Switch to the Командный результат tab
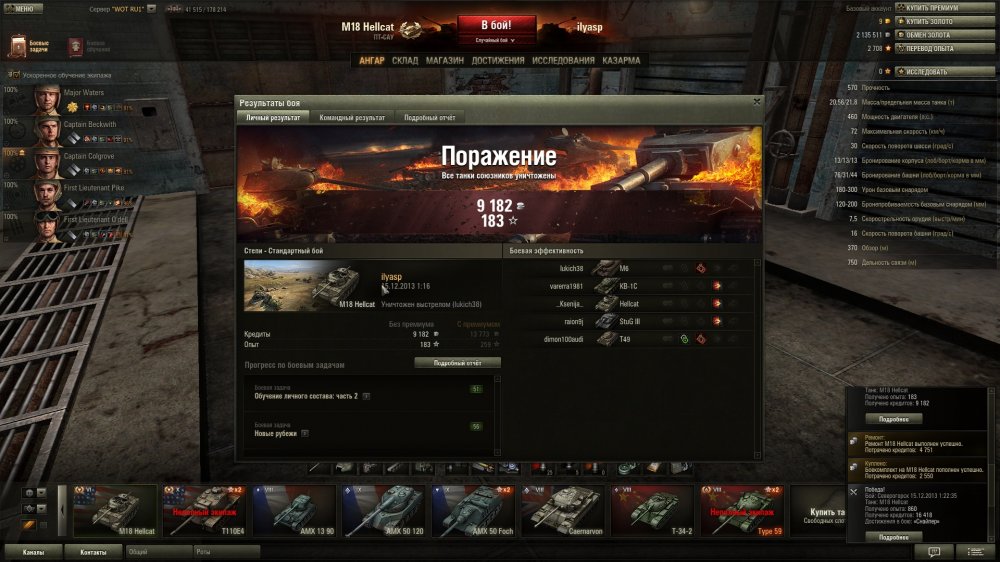Image resolution: width=1000 pixels, height=562 pixels. click(x=352, y=118)
